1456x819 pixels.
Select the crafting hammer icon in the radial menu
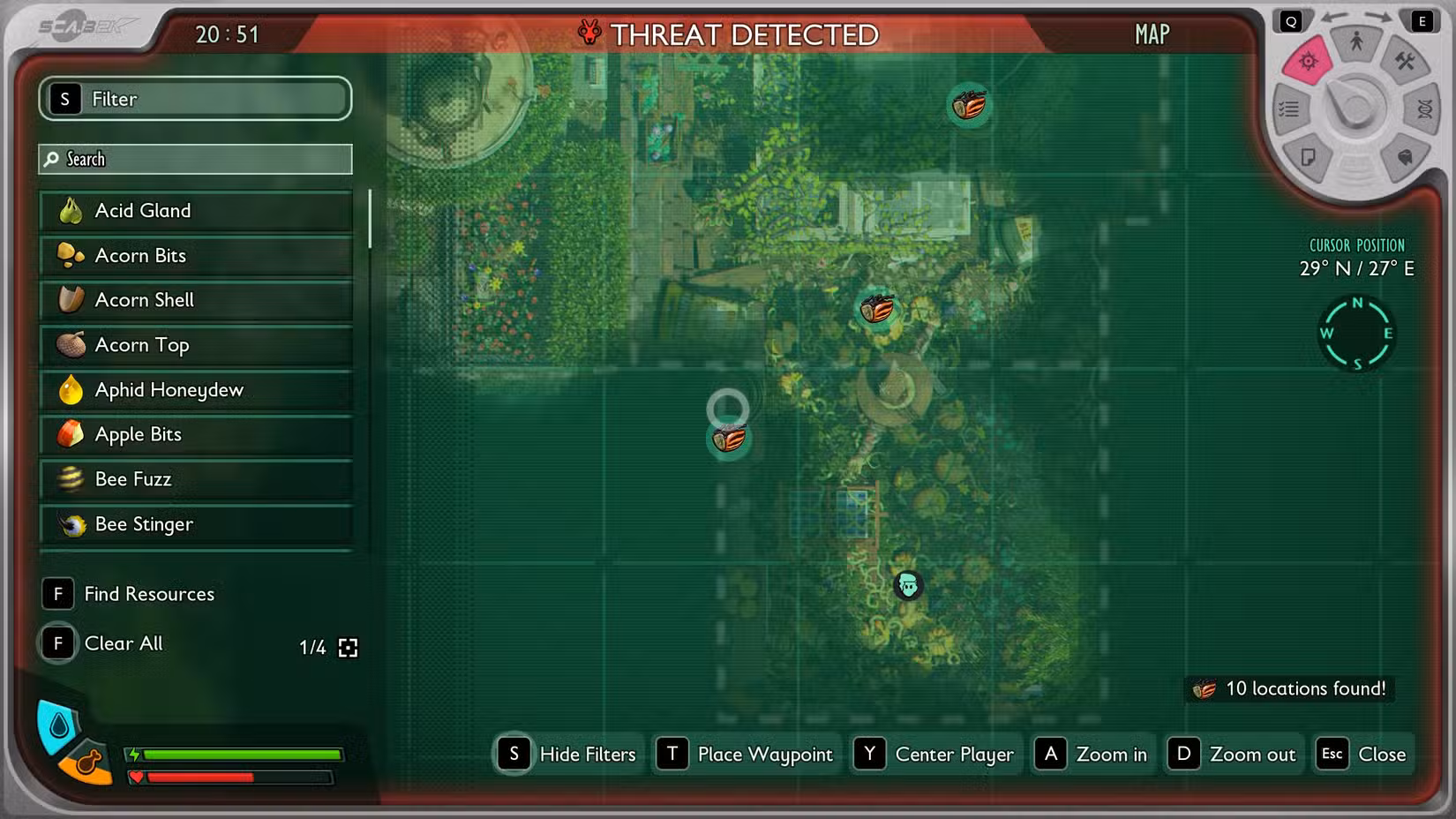(x=1405, y=62)
